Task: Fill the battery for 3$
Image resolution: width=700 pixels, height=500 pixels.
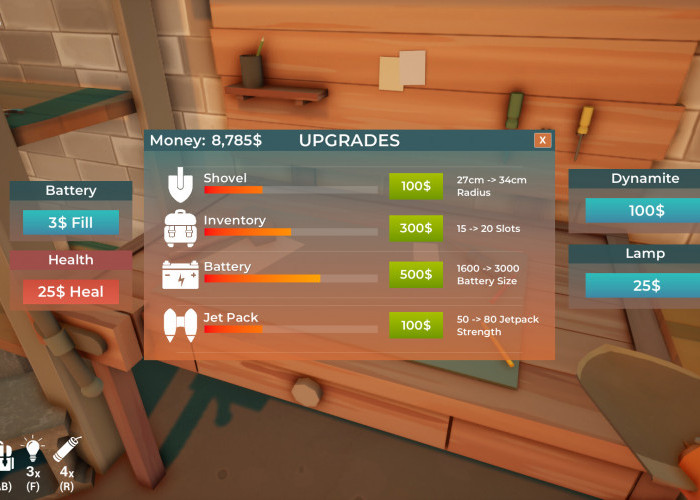Action: pyautogui.click(x=71, y=222)
